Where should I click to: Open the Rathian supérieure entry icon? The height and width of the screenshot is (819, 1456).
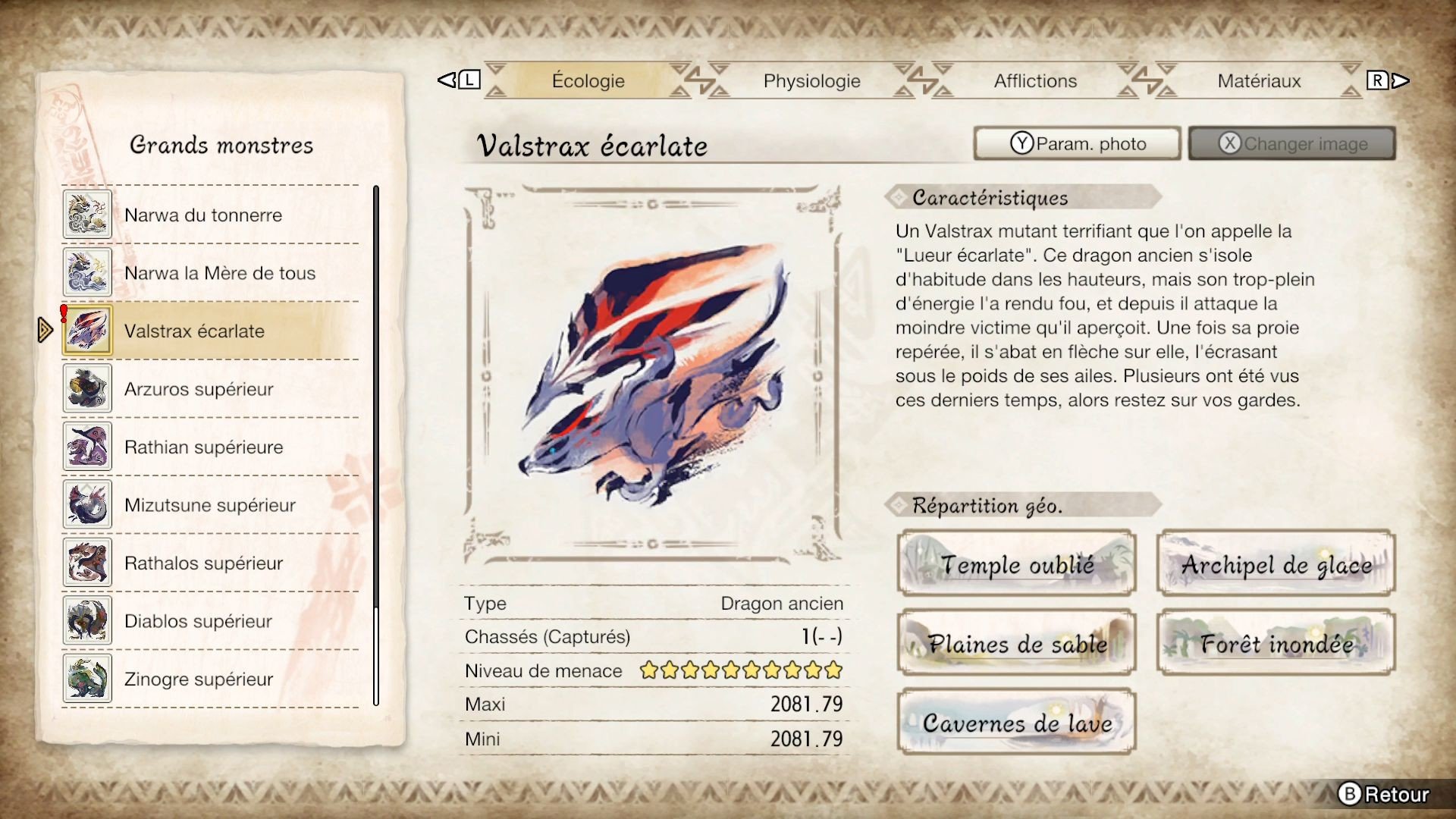point(87,447)
